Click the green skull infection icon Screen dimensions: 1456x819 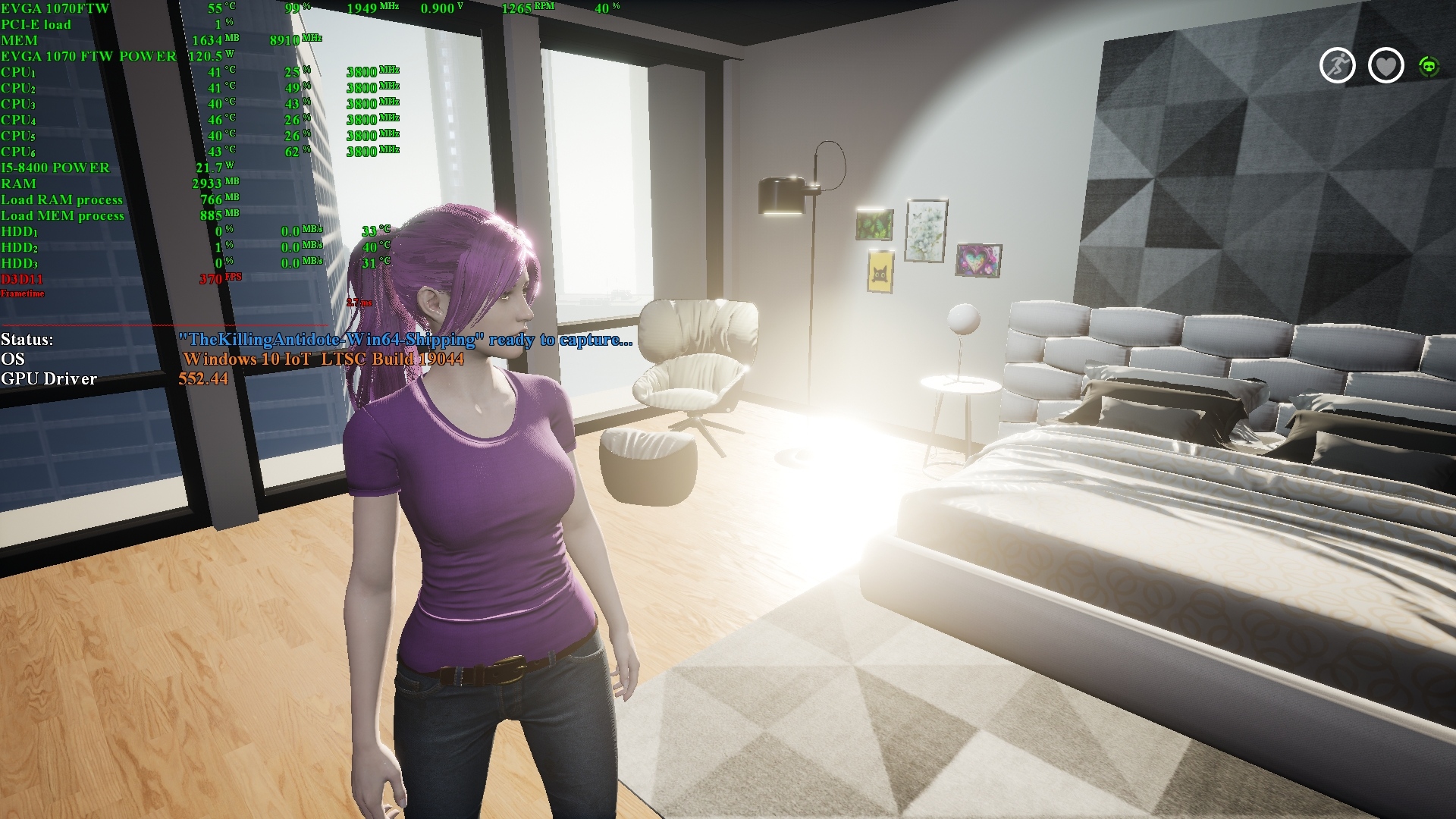click(1429, 67)
